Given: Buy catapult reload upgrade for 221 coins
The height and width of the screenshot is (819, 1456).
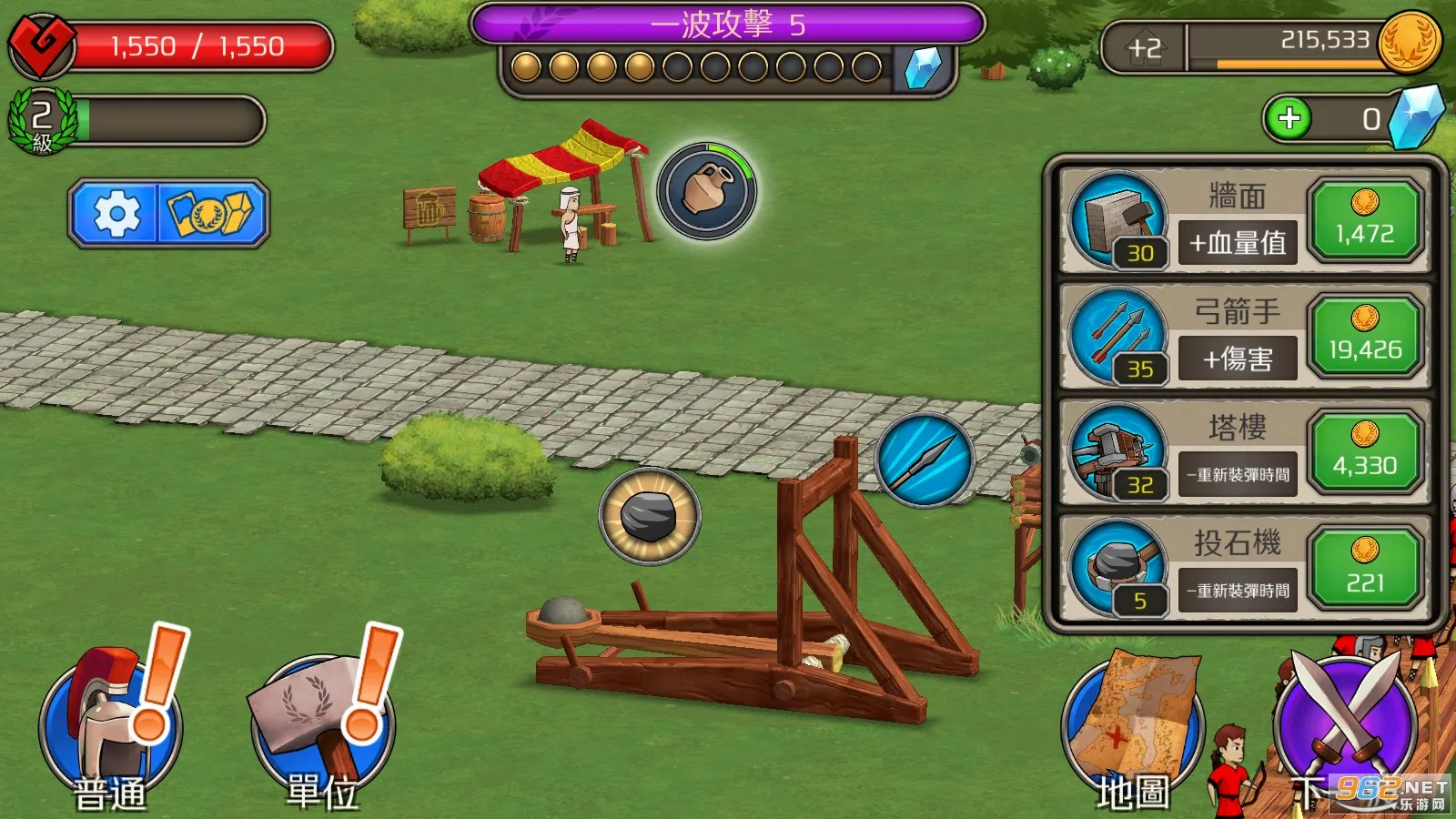Looking at the screenshot, I should pyautogui.click(x=1365, y=570).
